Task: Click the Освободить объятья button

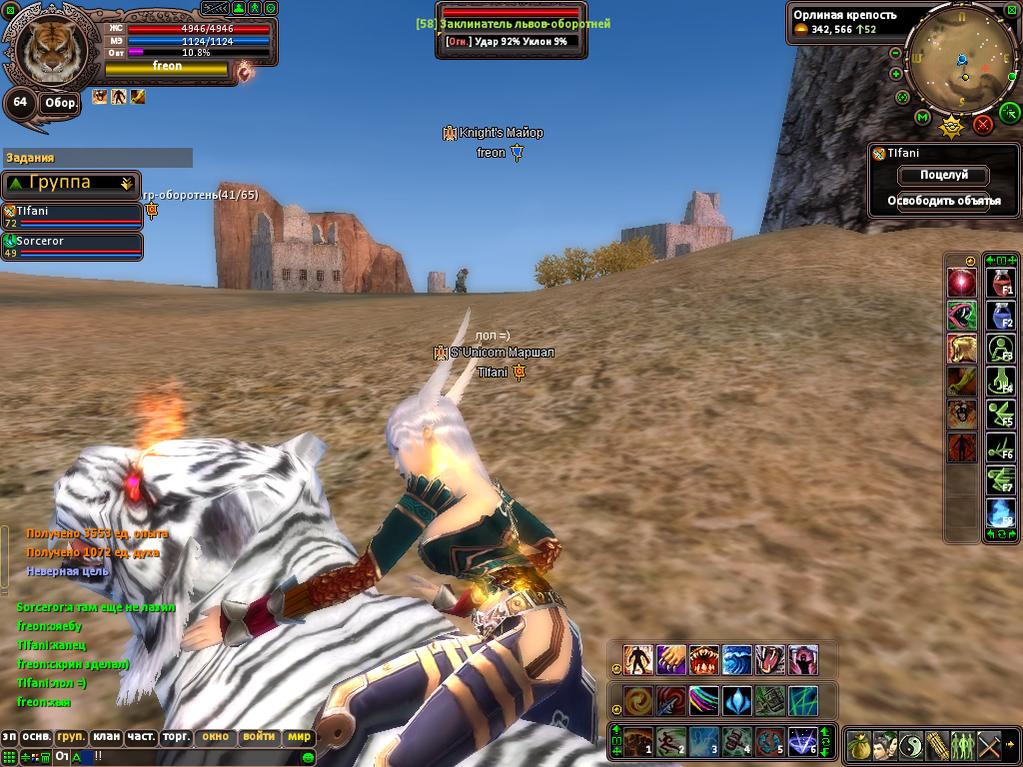Action: (943, 201)
